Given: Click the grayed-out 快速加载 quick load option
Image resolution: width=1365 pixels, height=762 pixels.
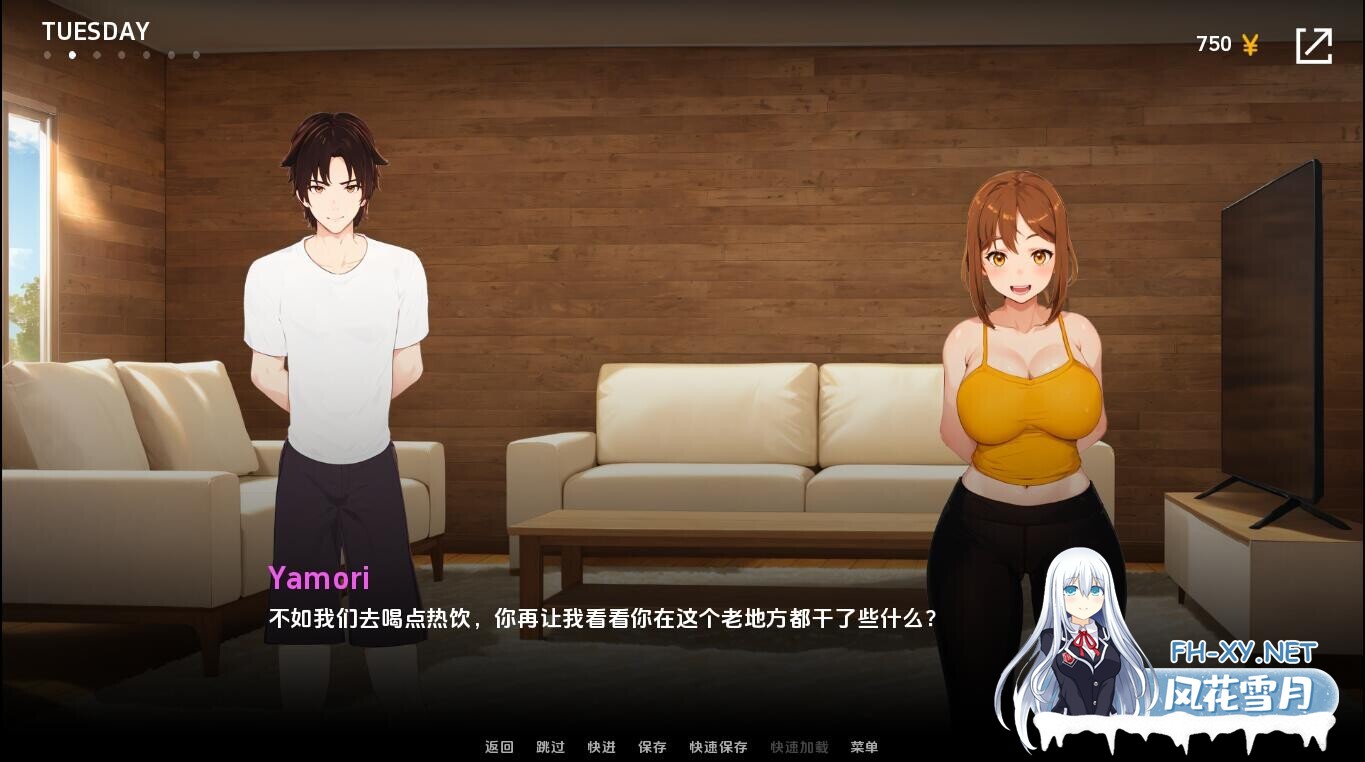Looking at the screenshot, I should click(x=799, y=747).
